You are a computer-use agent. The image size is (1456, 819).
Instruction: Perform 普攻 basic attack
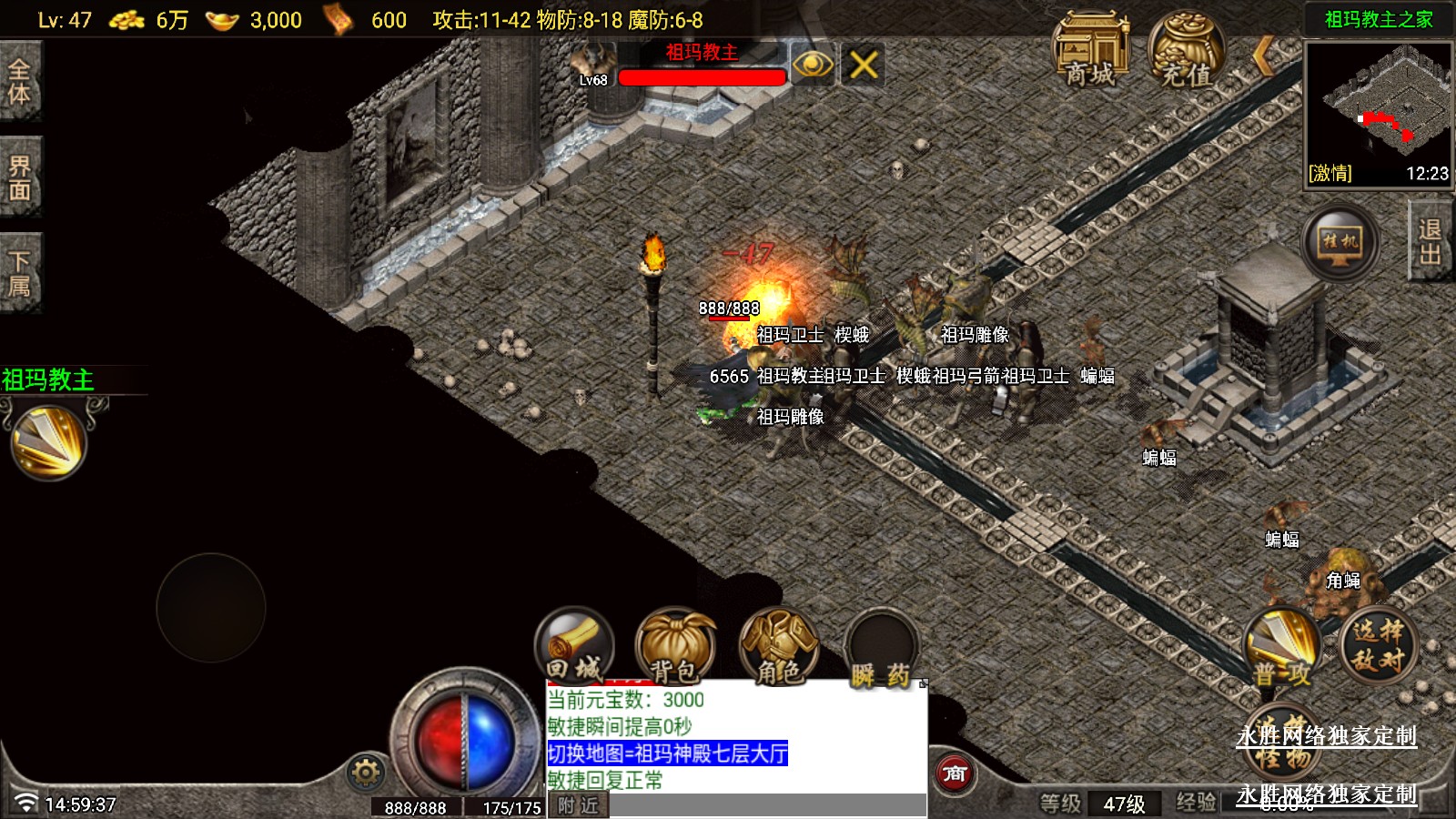pos(1283,648)
